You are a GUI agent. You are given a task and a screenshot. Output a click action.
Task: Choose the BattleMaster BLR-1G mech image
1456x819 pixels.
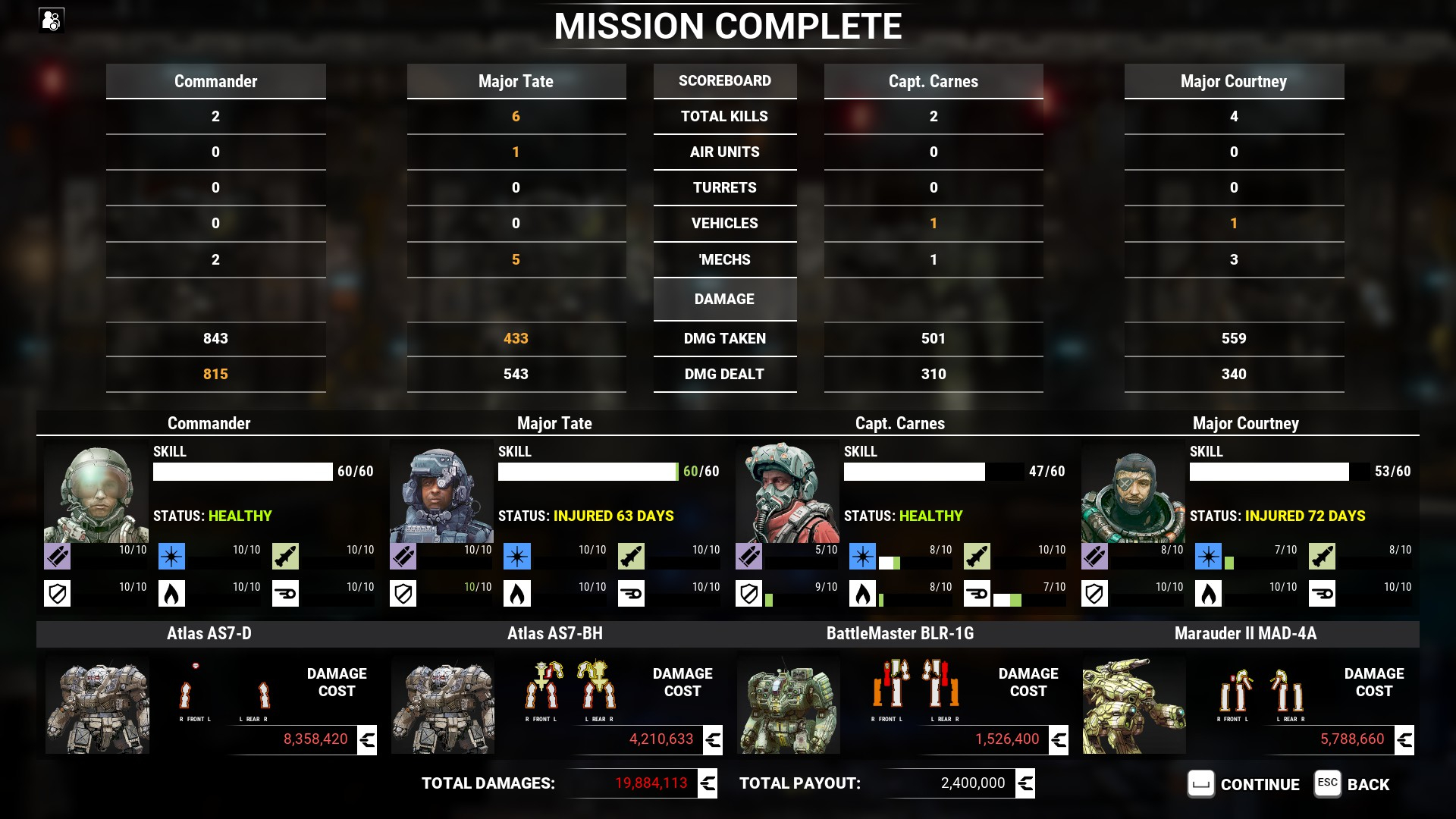pyautogui.click(x=789, y=706)
